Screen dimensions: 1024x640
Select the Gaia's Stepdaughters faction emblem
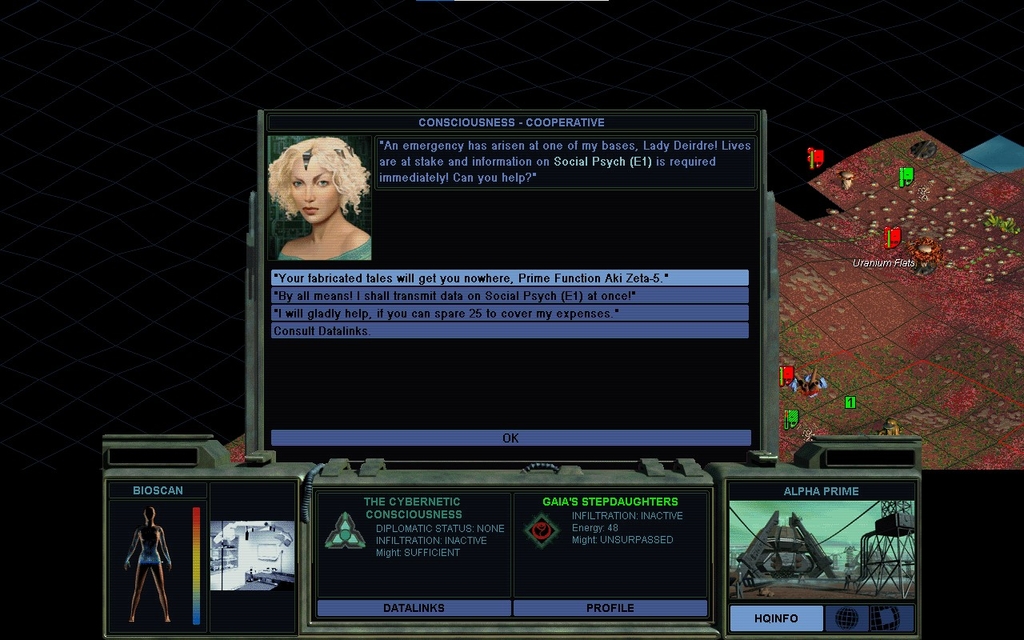point(541,530)
